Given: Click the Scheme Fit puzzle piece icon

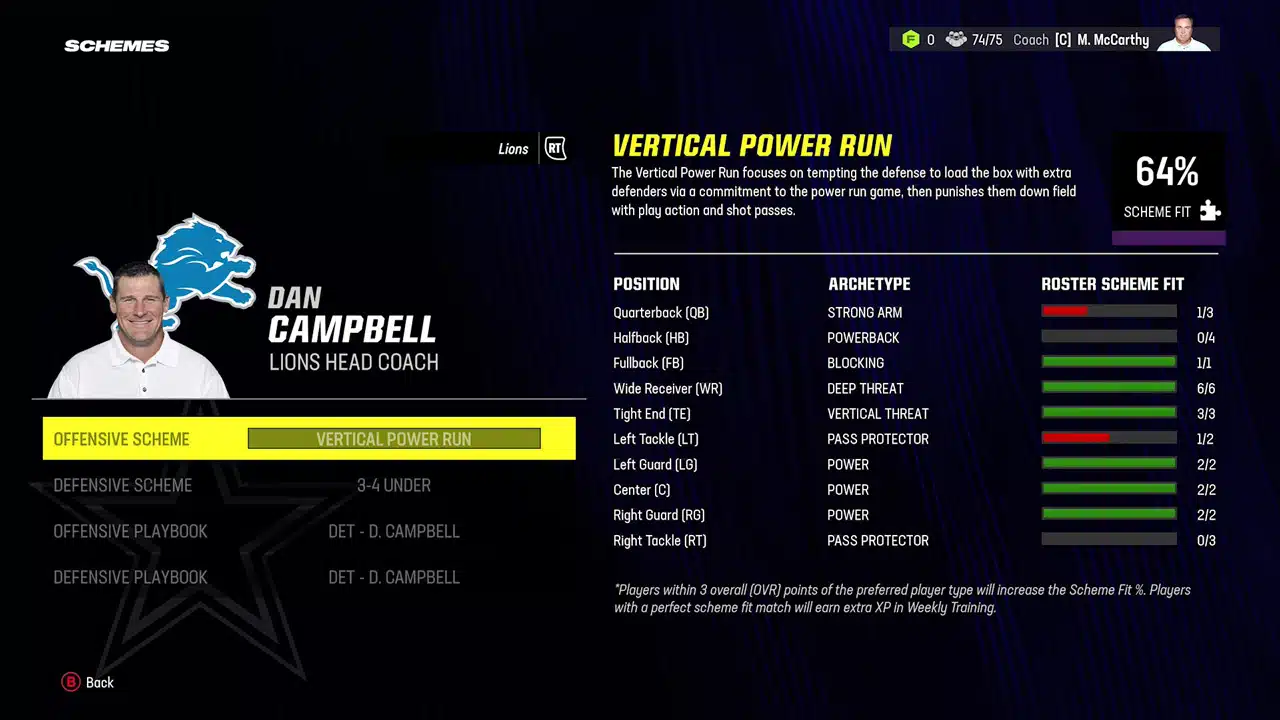Looking at the screenshot, I should coord(1210,211).
